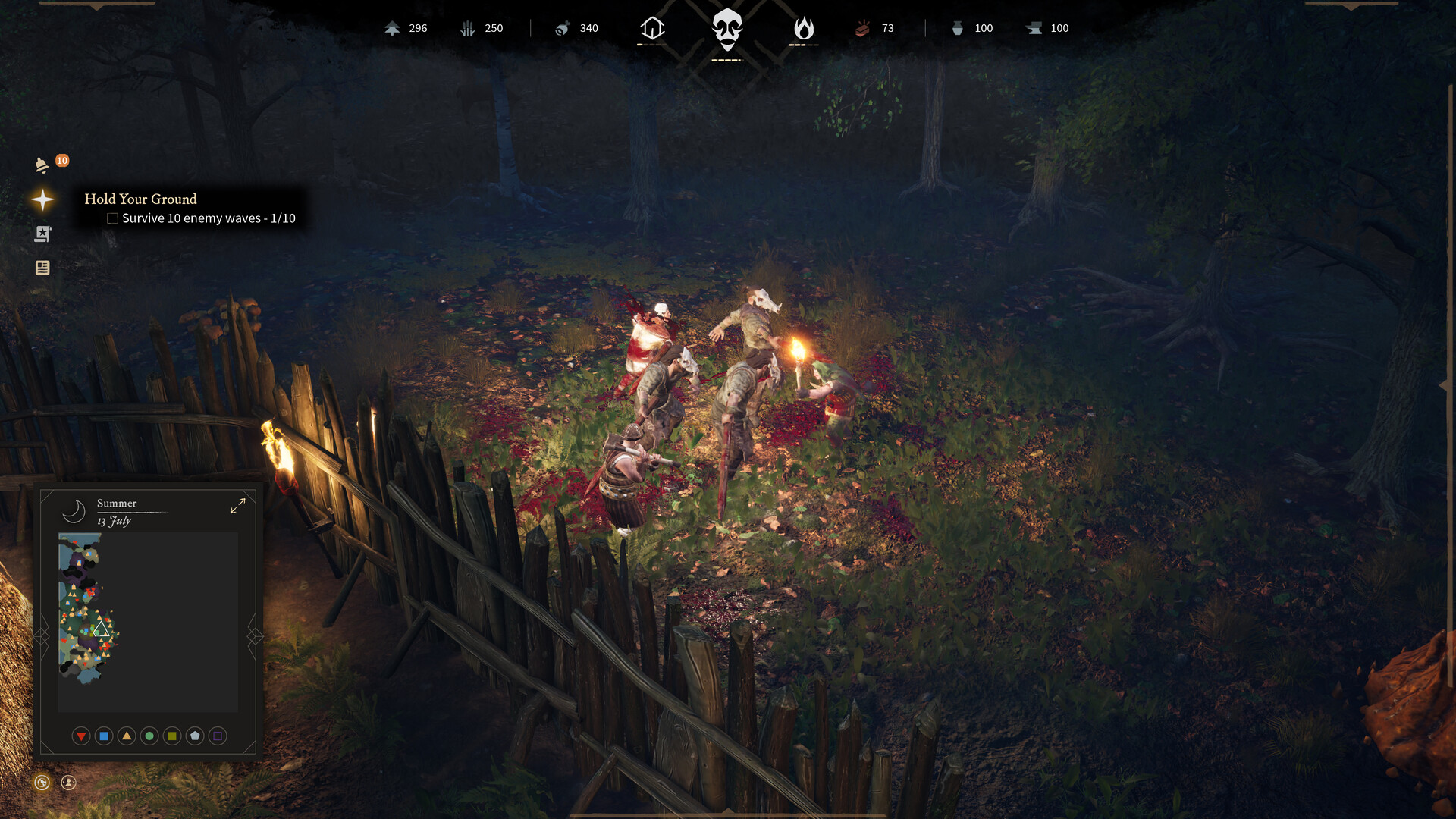Toggle the blue square minimap marker filter
The image size is (1456, 819).
click(104, 736)
